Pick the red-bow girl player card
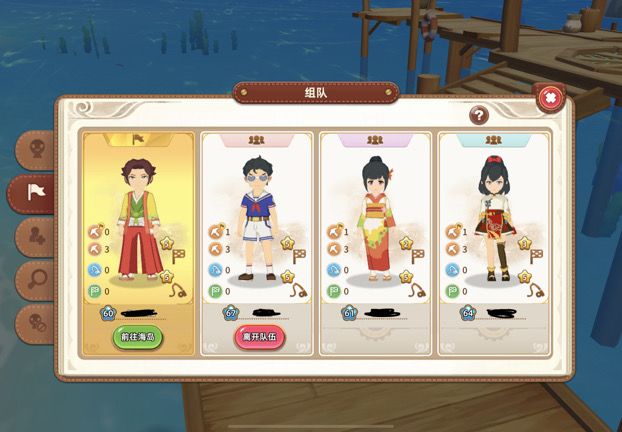Image resolution: width=622 pixels, height=432 pixels. (x=494, y=230)
